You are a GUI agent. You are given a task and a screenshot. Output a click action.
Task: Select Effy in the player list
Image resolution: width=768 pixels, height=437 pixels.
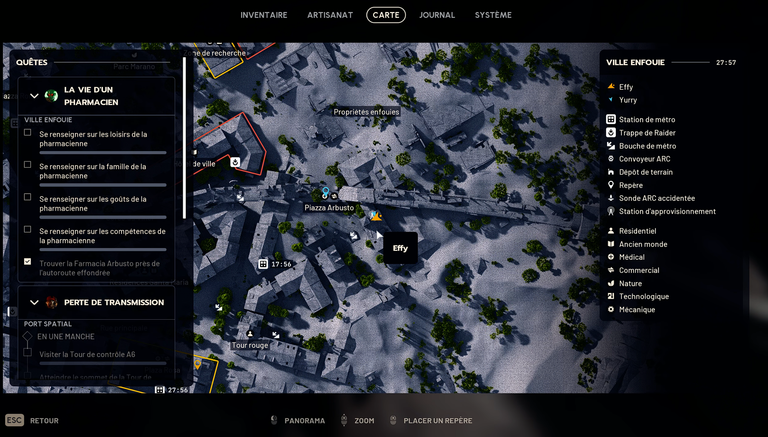point(626,87)
